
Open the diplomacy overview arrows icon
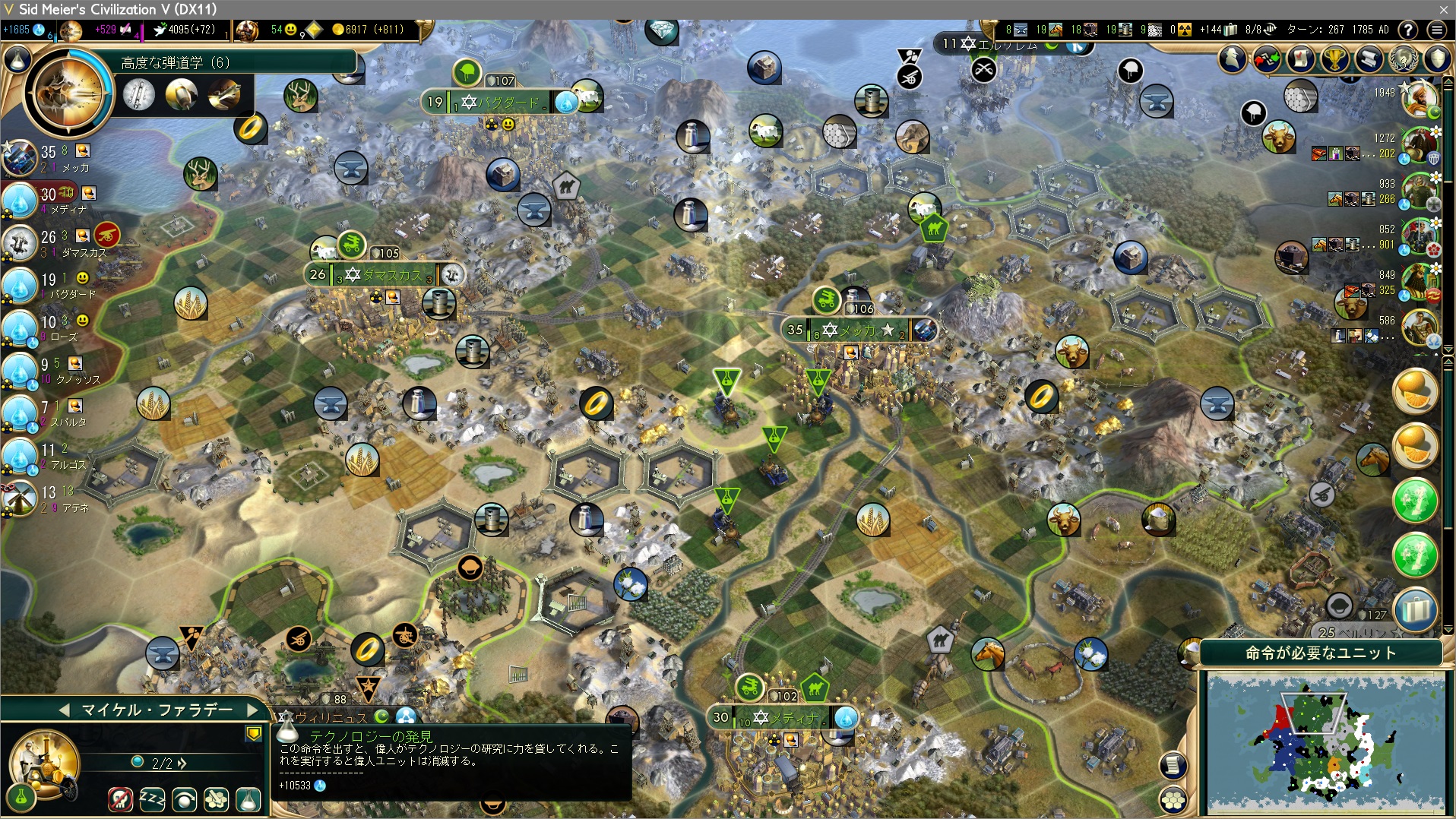click(1267, 58)
